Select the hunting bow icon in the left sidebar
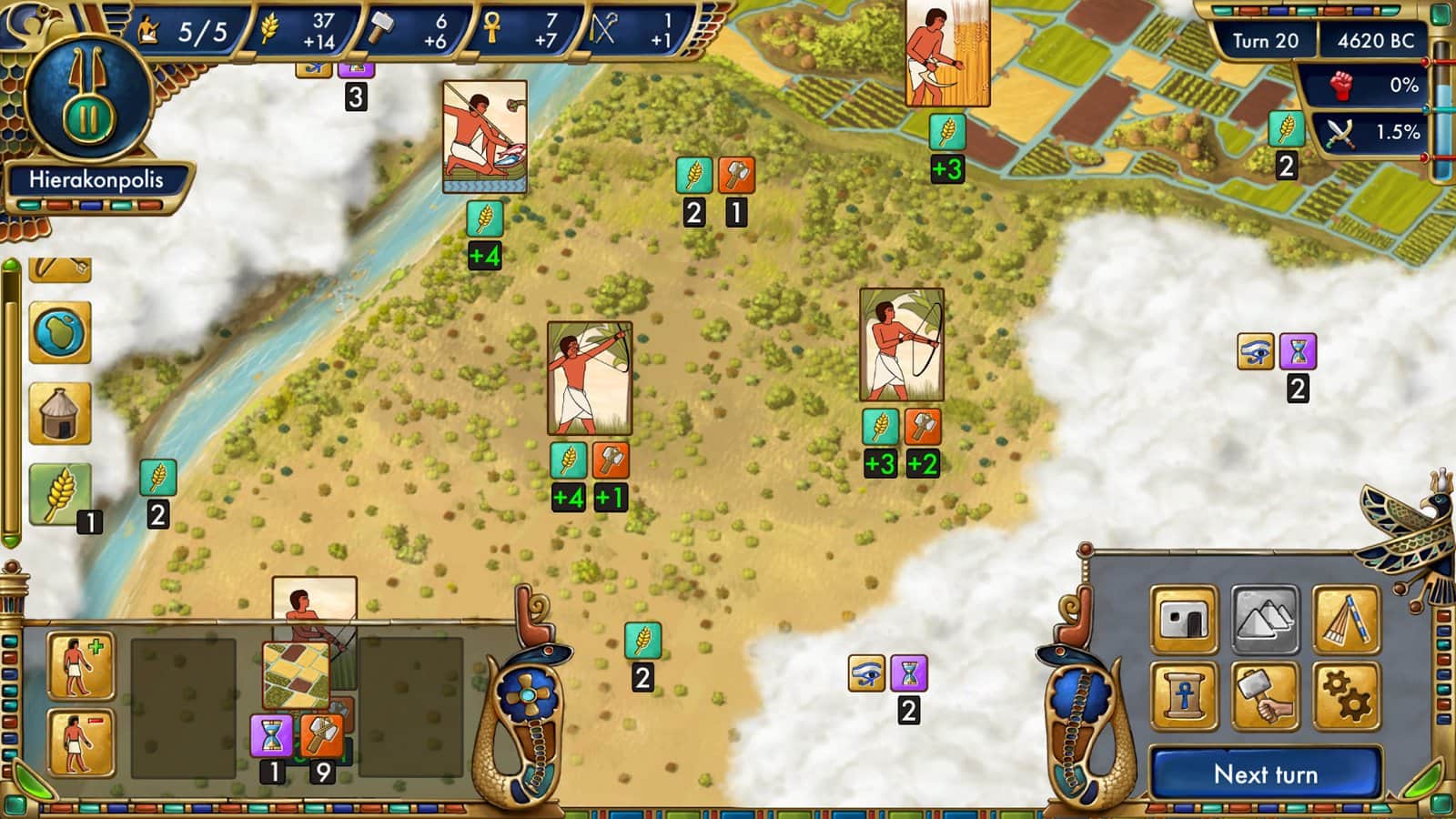This screenshot has height=819, width=1456. tap(59, 269)
